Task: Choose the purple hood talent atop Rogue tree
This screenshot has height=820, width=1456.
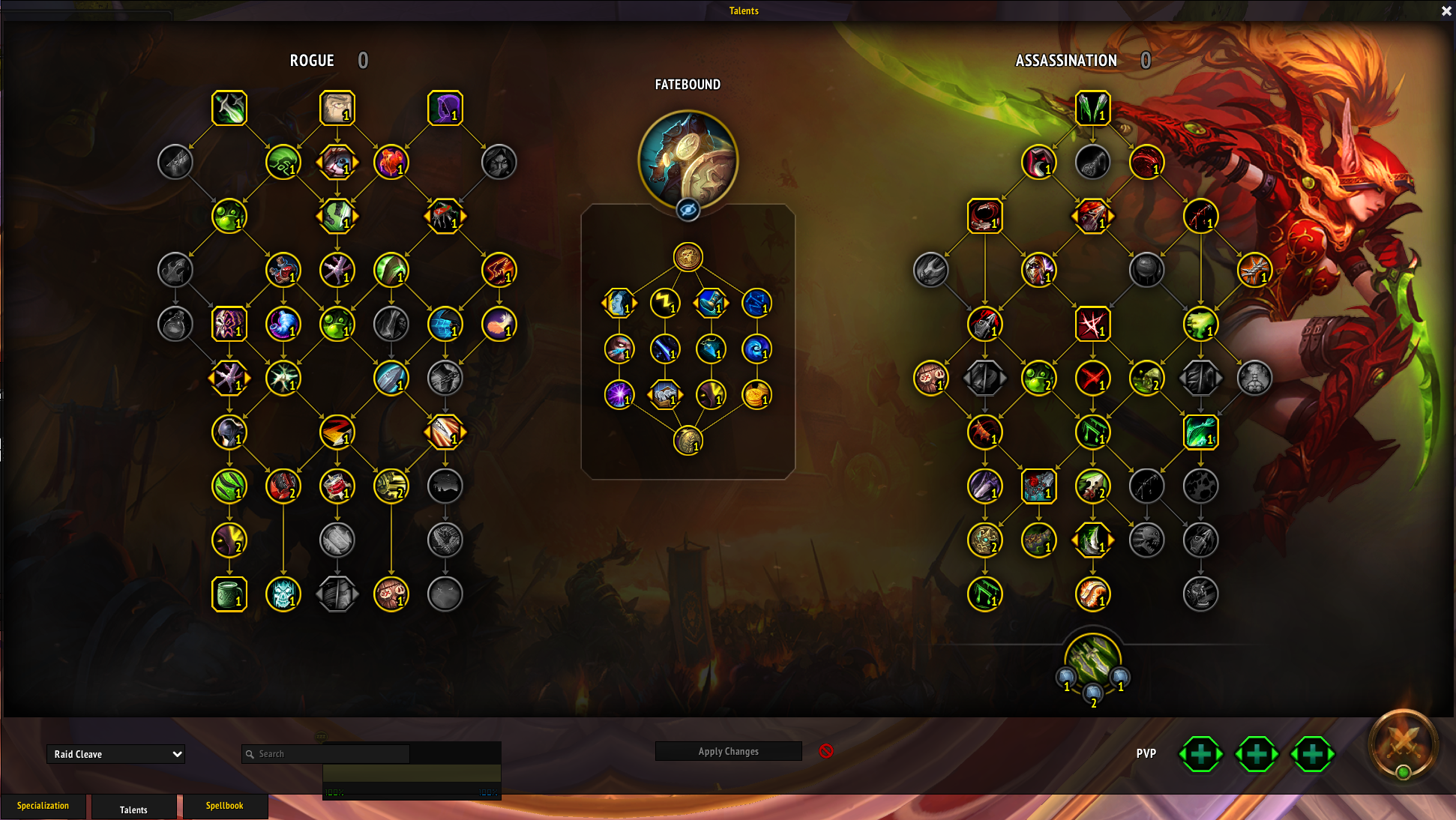Action: click(x=445, y=108)
